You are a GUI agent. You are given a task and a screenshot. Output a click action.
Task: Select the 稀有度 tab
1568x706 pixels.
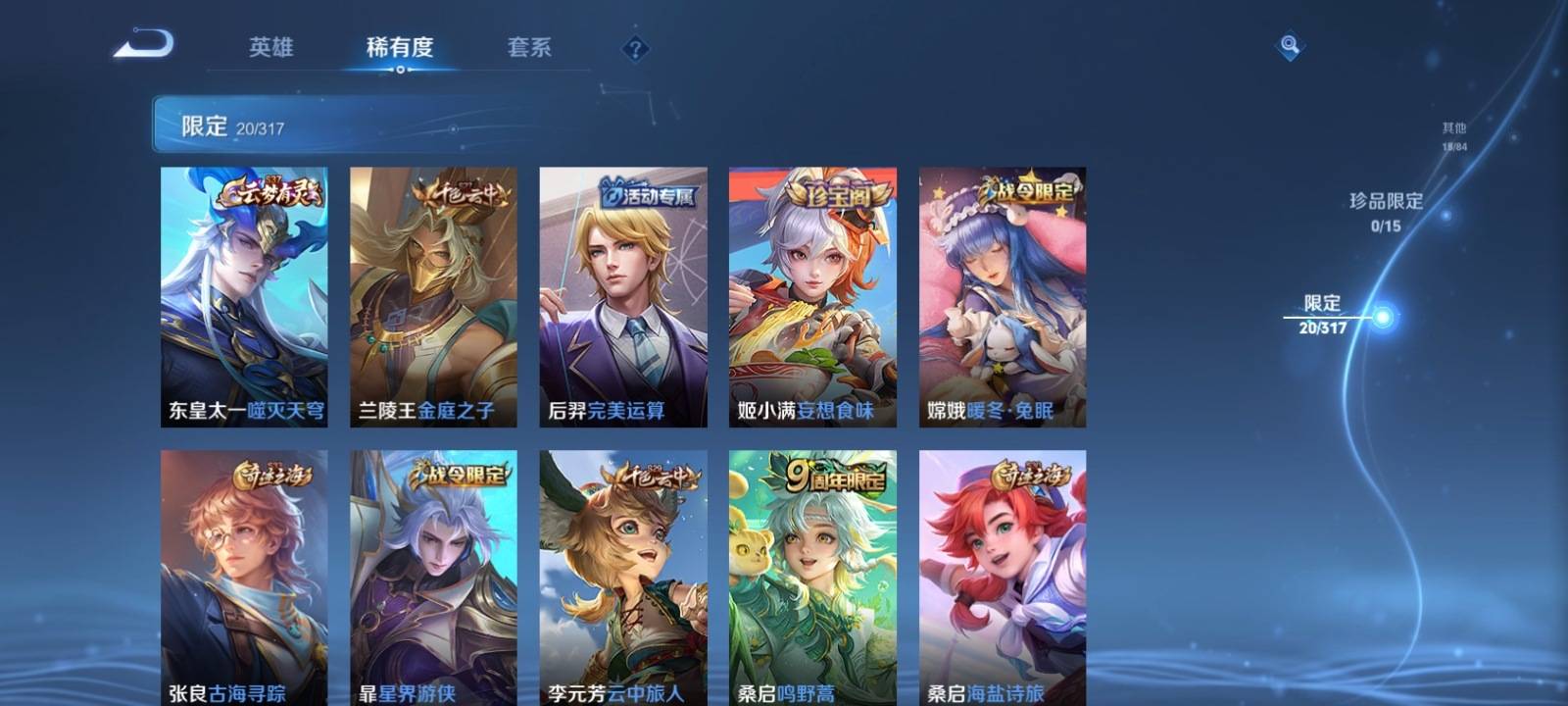[x=400, y=47]
